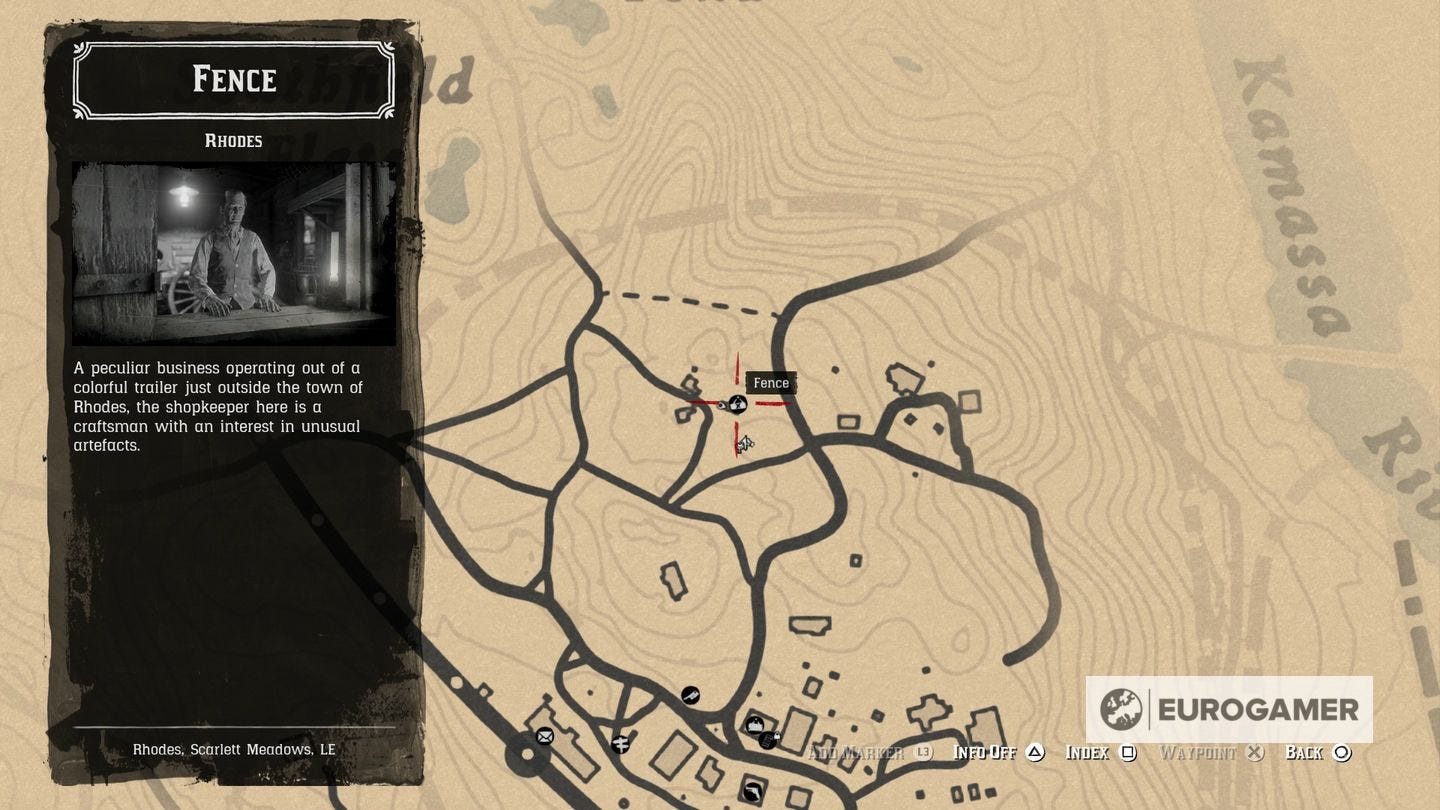1440x810 pixels.
Task: Expand details on the shopkeeper portrait
Action: coord(233,253)
